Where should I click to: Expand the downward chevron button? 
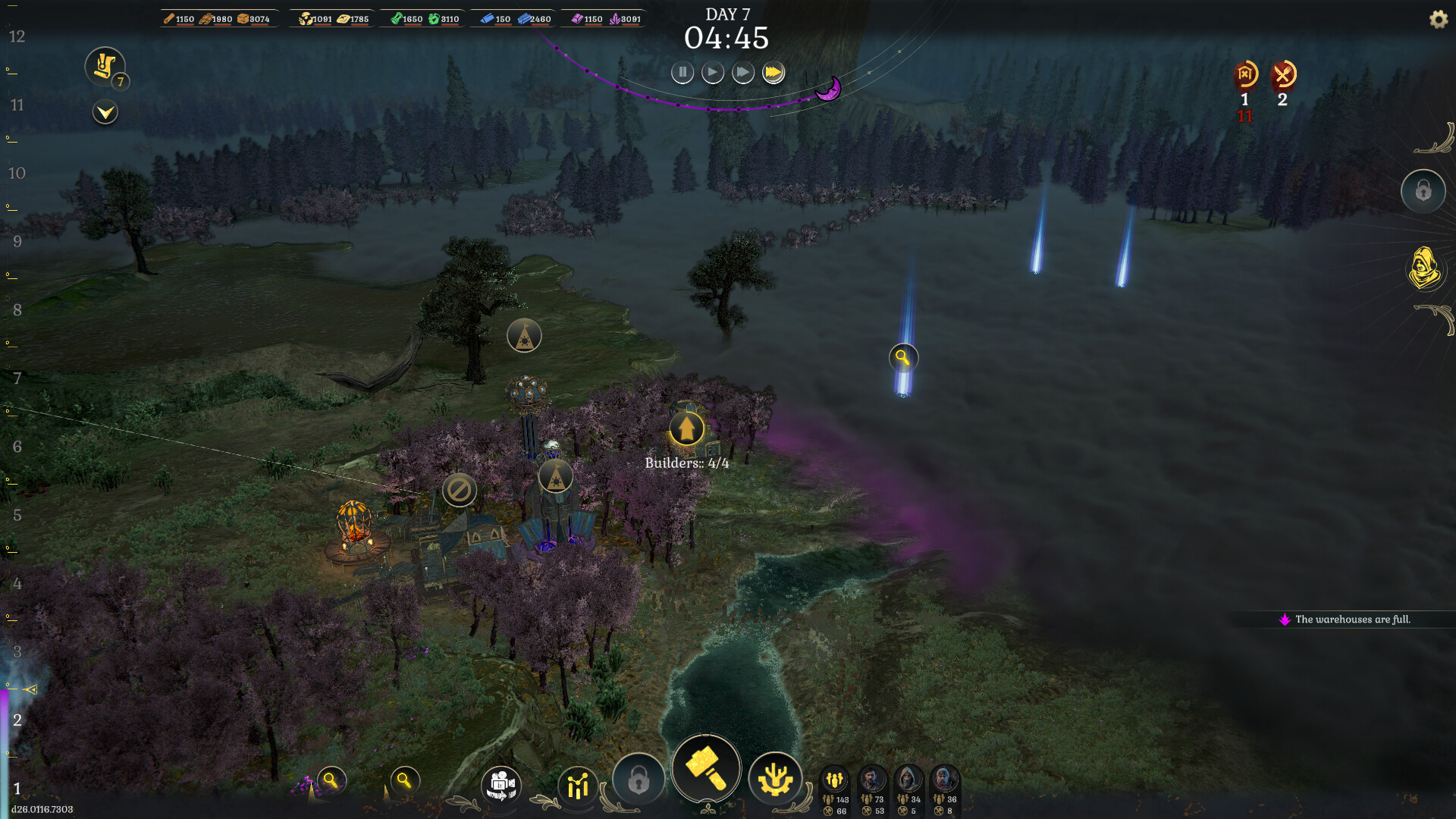[105, 113]
